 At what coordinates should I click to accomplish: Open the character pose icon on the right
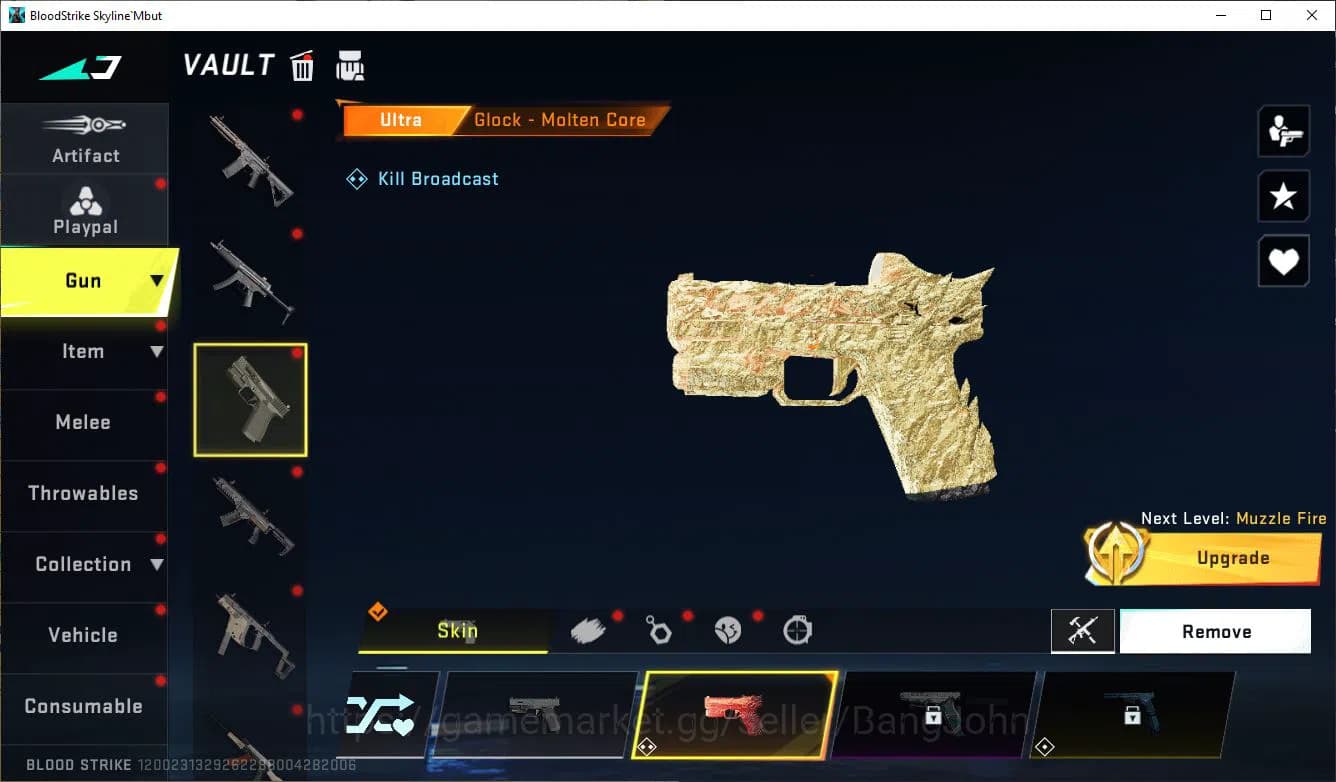tap(1283, 131)
